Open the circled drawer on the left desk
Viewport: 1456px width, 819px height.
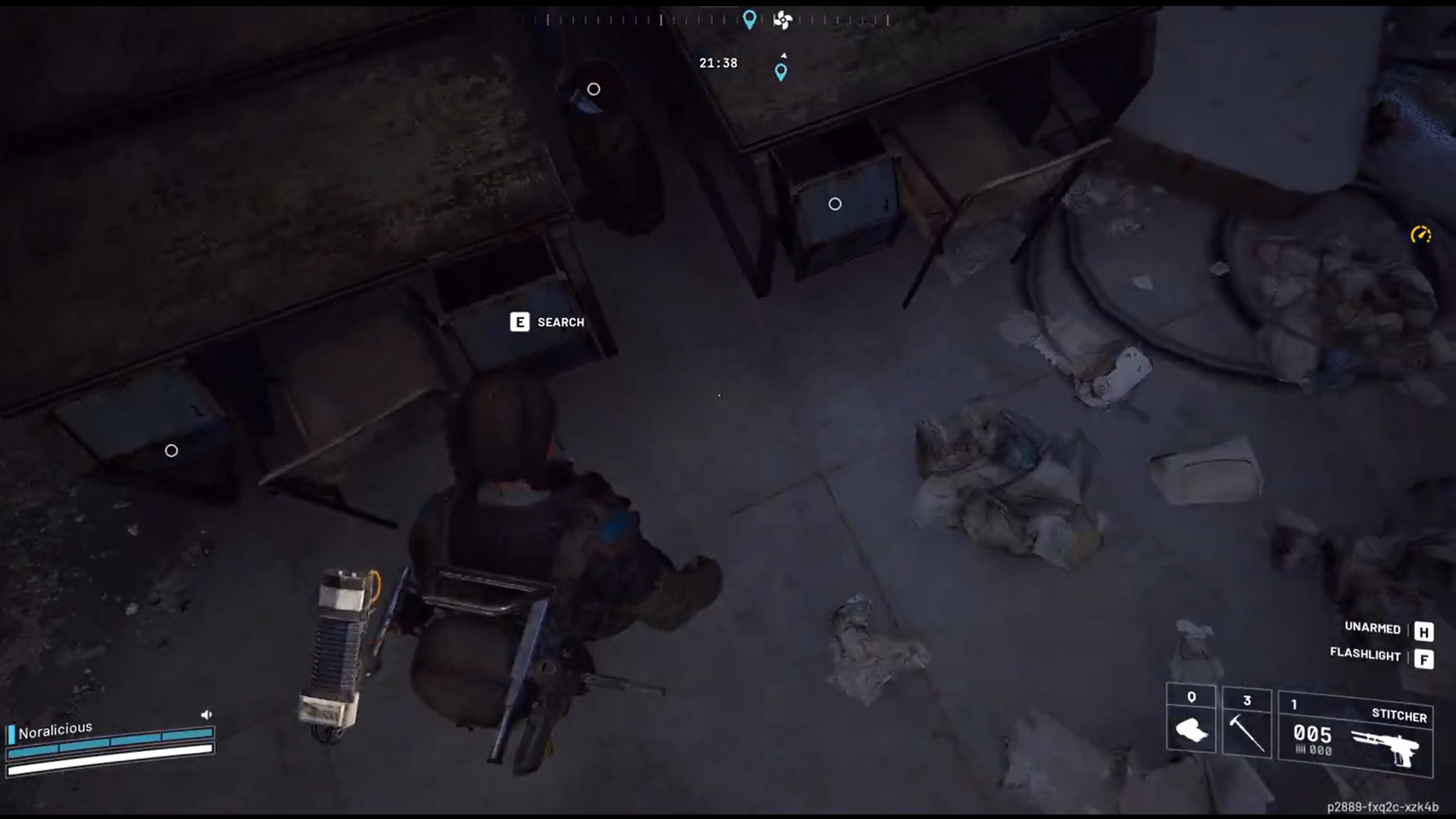pyautogui.click(x=171, y=450)
